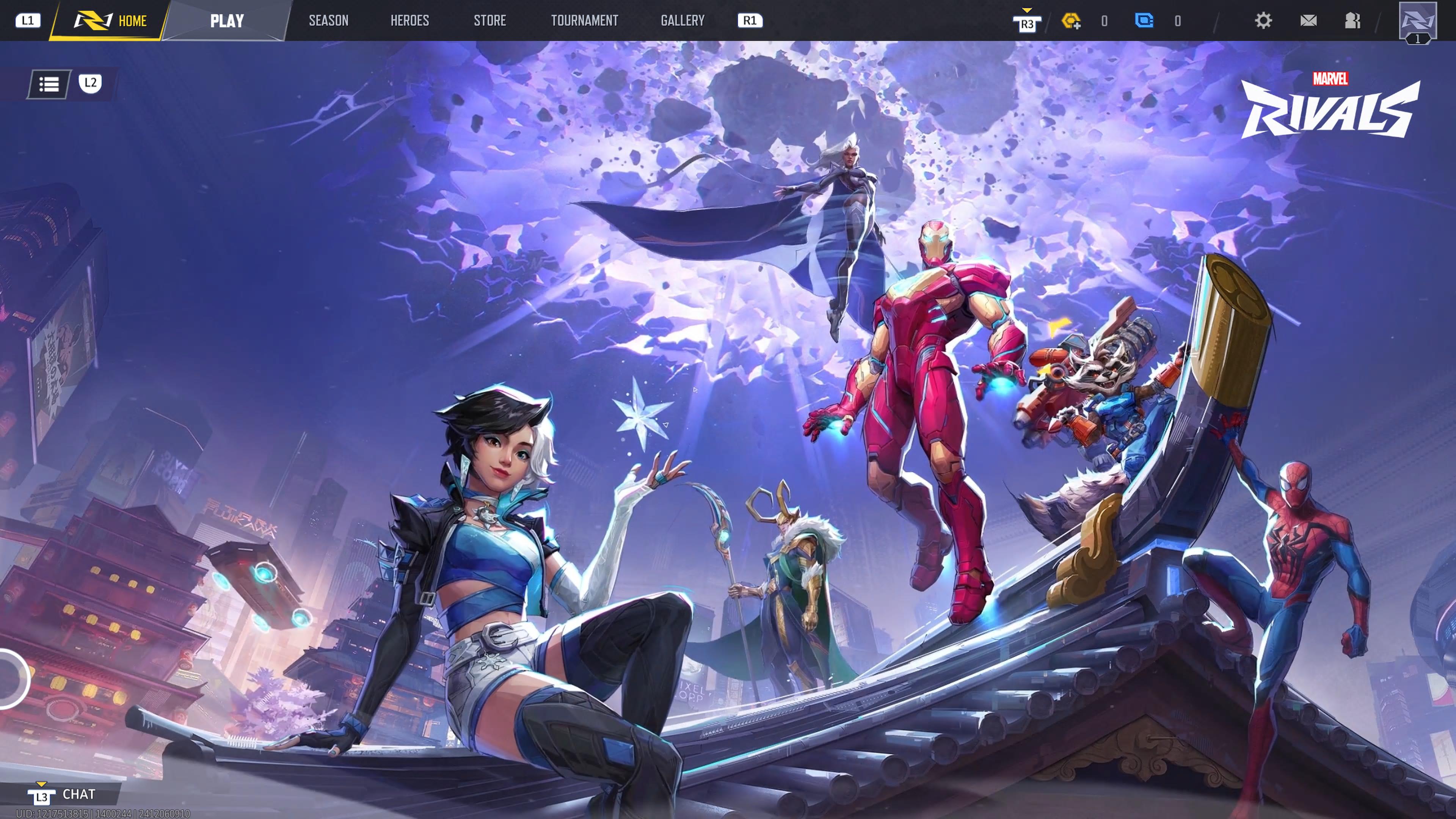Switch to the Home tab
Viewport: 1456px width, 819px height.
(x=111, y=21)
